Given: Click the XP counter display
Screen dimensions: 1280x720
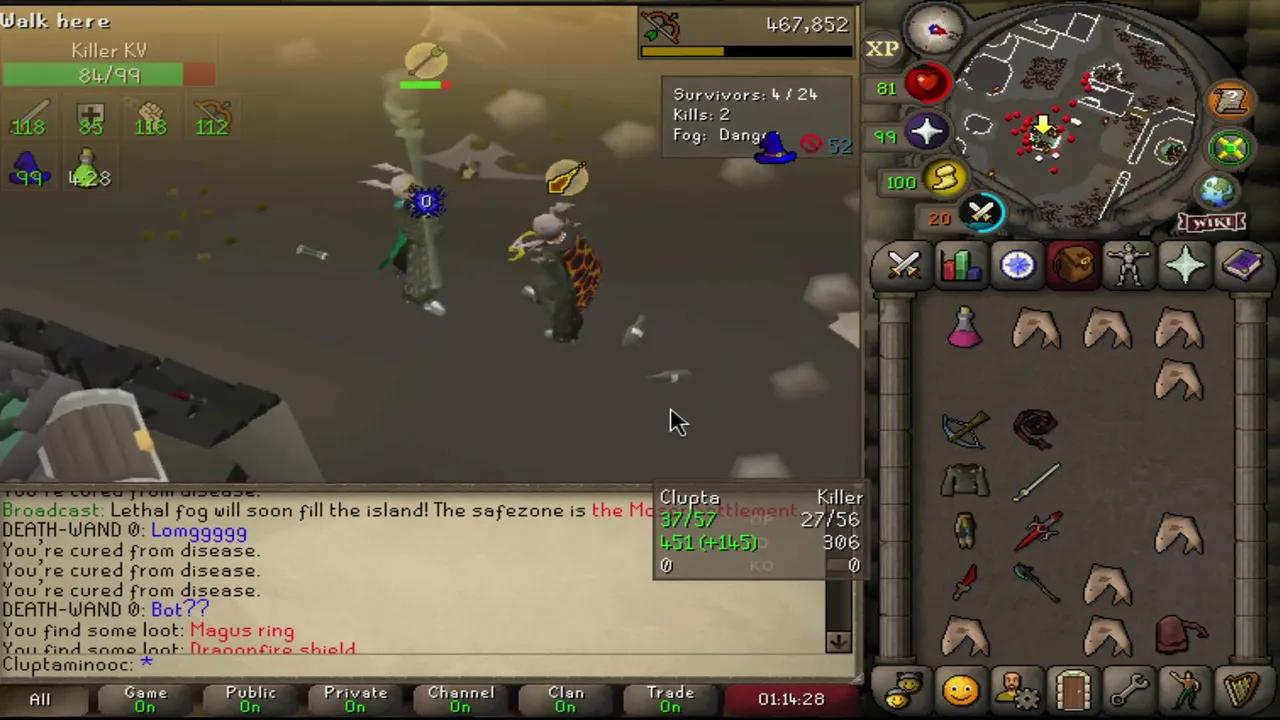Looking at the screenshot, I should 881,47.
